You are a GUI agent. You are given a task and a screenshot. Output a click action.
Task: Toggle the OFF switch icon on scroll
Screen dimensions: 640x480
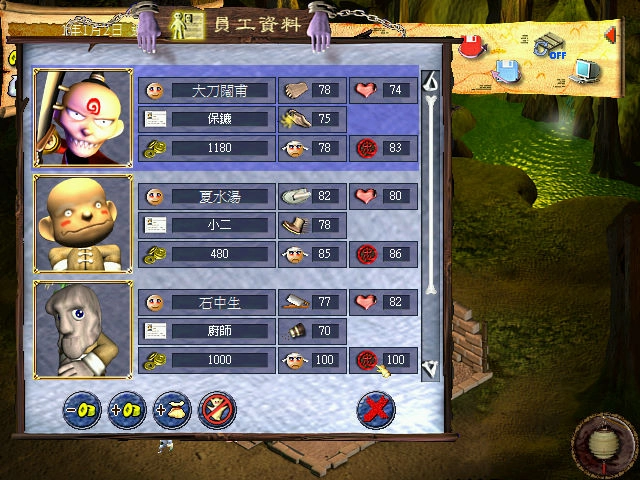pyautogui.click(x=548, y=46)
